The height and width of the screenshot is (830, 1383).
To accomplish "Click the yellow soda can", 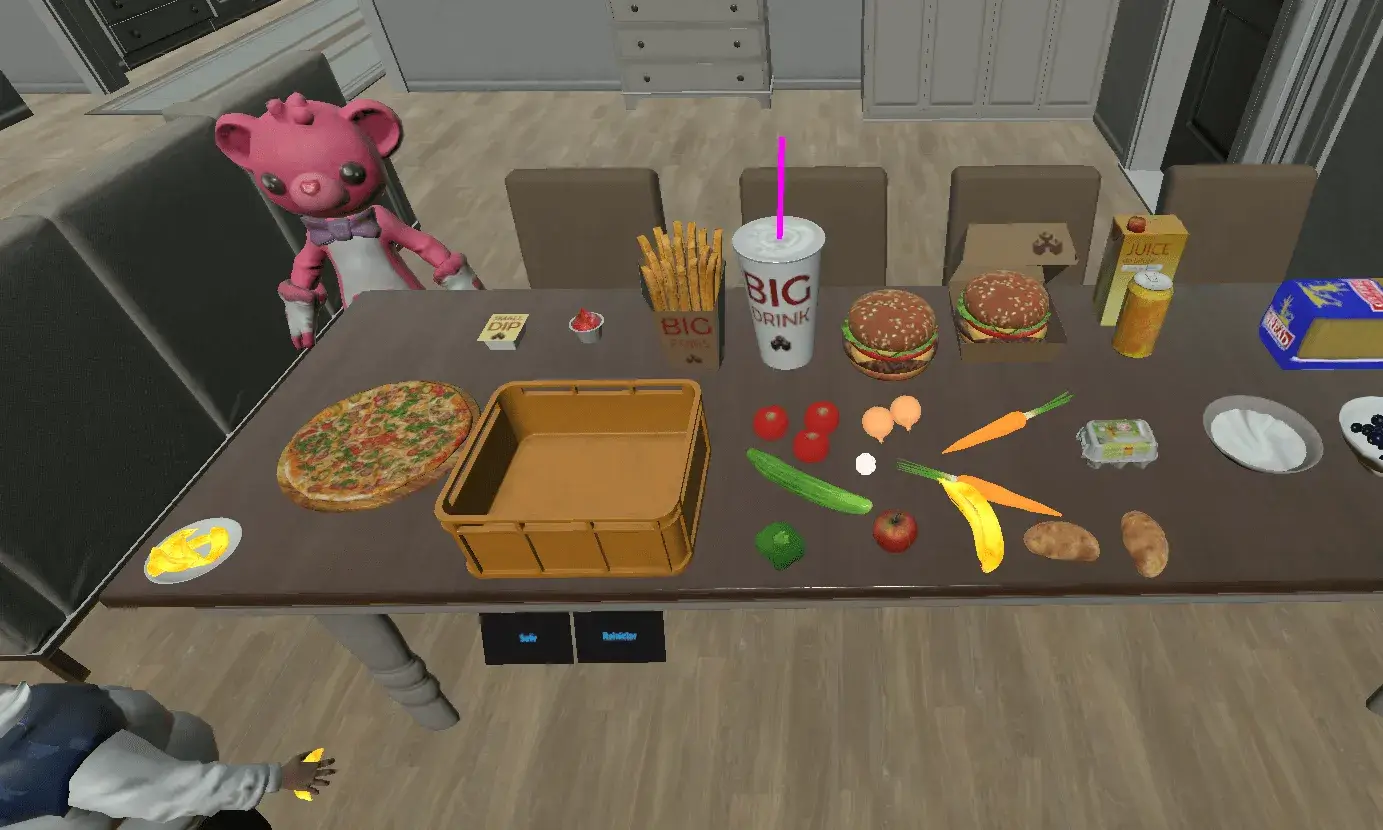I will (x=1143, y=315).
